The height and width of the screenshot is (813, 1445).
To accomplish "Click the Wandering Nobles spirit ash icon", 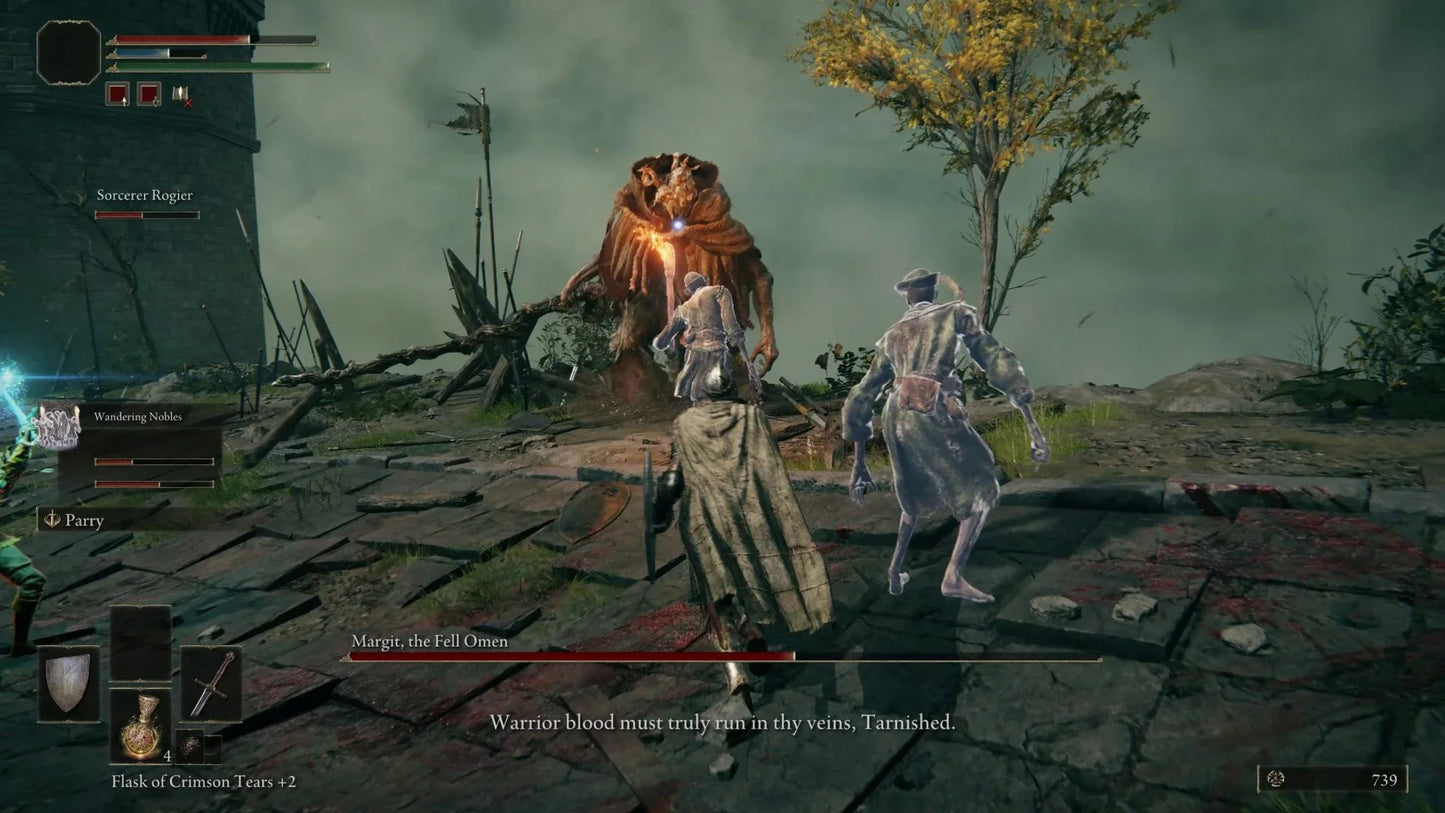I will click(57, 427).
